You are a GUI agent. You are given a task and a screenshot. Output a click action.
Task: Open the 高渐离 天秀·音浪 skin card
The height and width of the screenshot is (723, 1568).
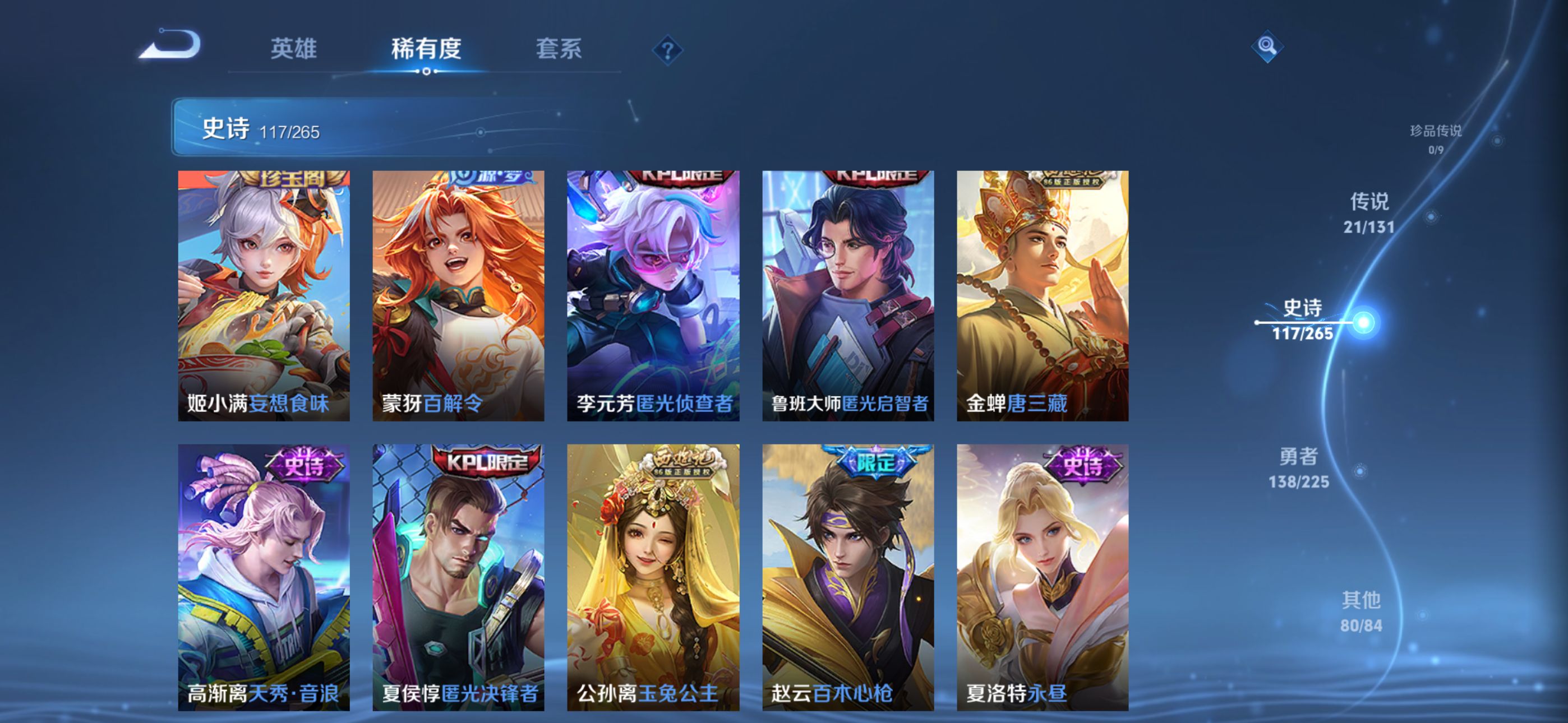(x=264, y=577)
